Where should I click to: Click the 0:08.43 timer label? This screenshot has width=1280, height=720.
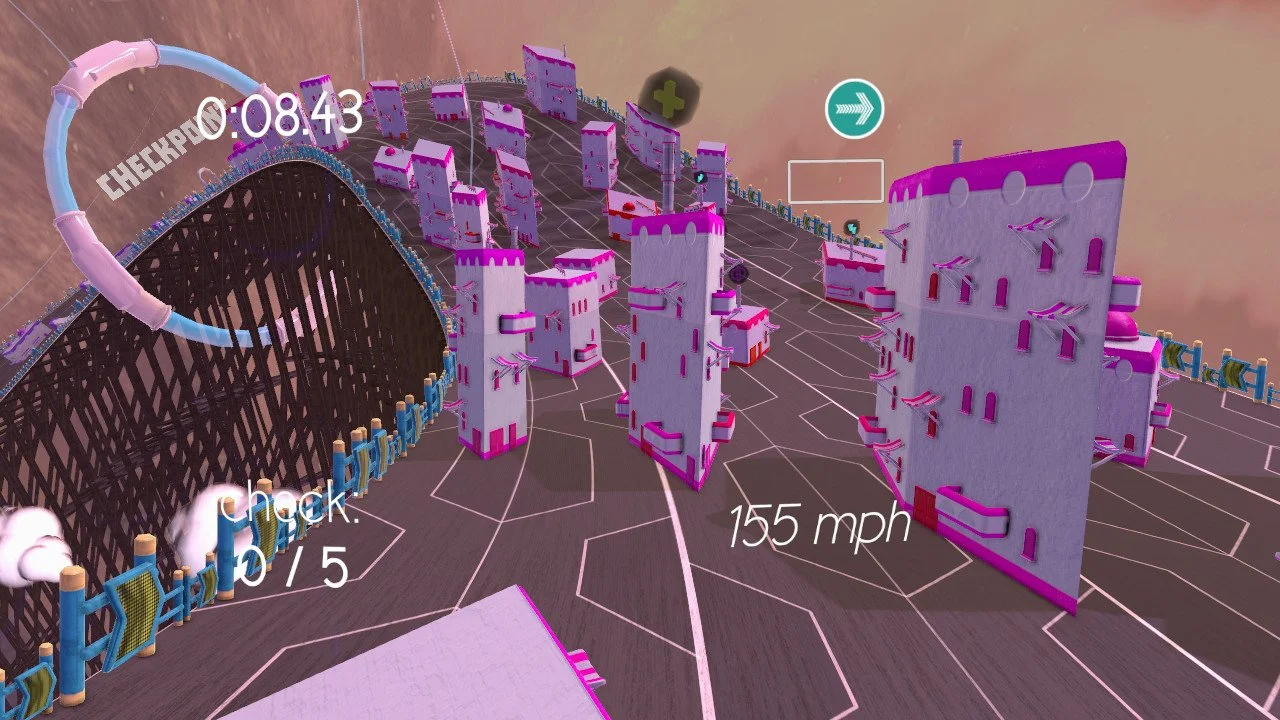[283, 117]
